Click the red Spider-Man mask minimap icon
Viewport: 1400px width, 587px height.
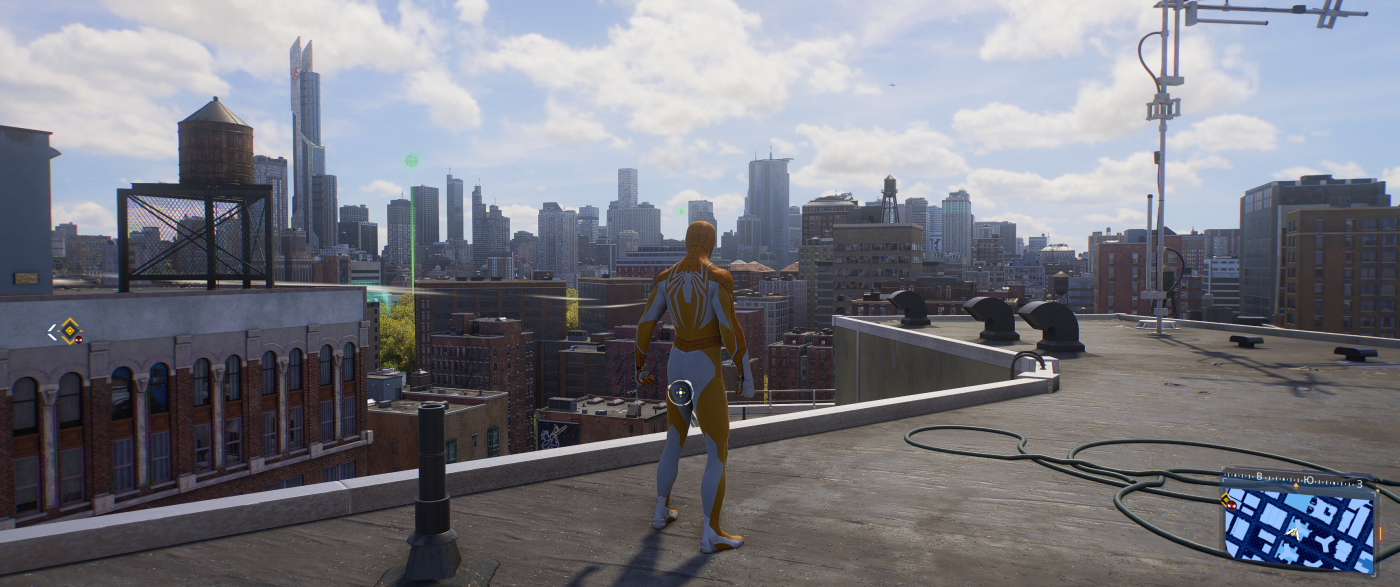[1229, 506]
